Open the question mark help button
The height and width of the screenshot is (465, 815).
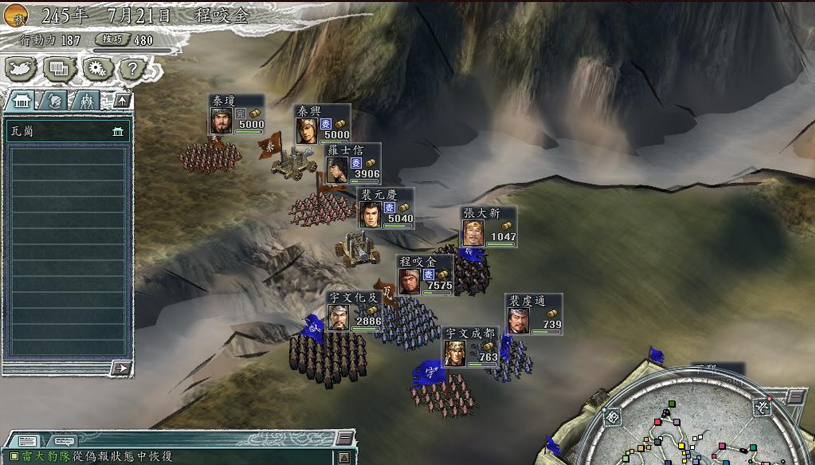[x=131, y=69]
